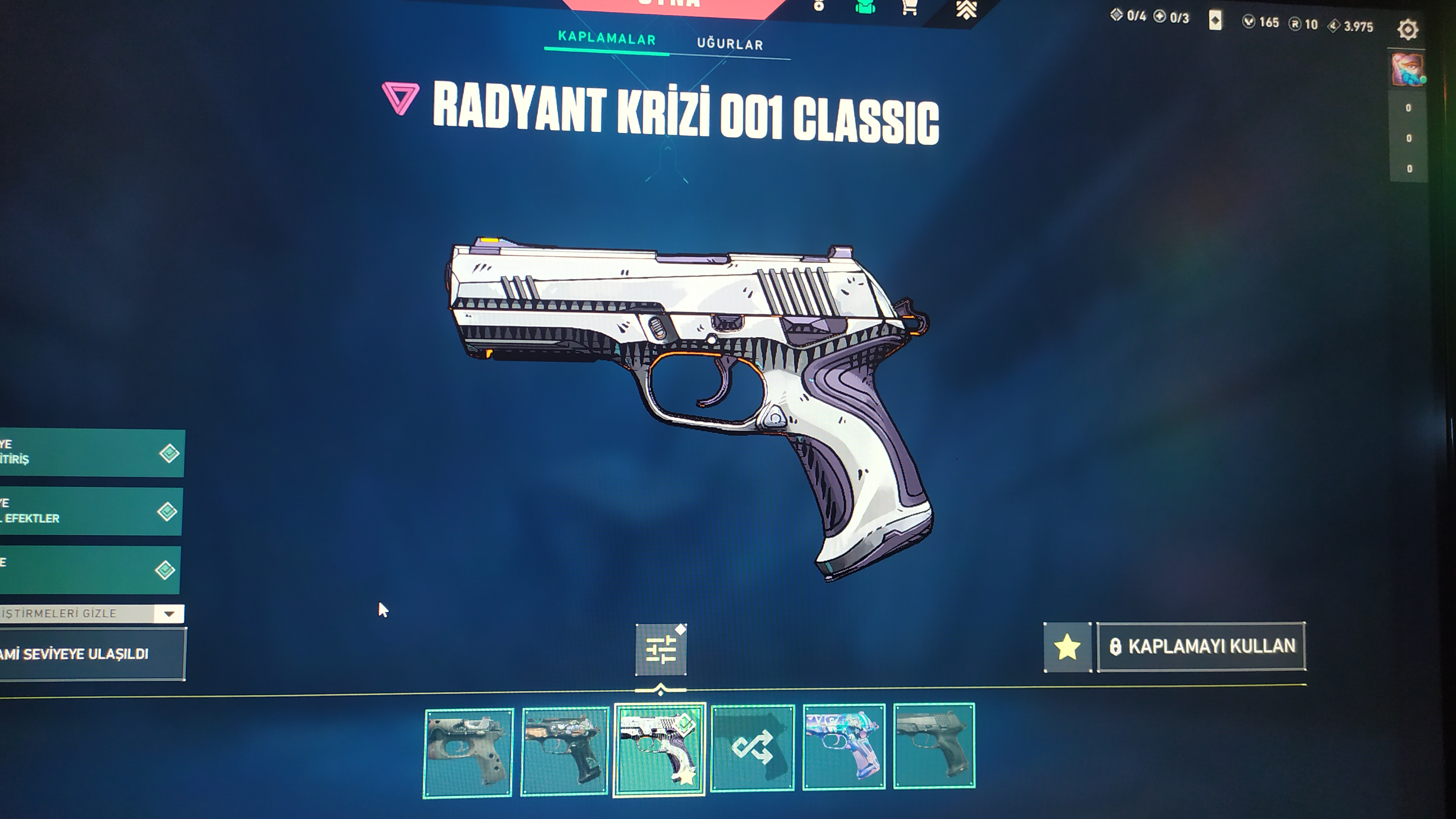This screenshot has height=819, width=1456.
Task: Toggle the yellow star favorite button
Action: coord(1067,647)
